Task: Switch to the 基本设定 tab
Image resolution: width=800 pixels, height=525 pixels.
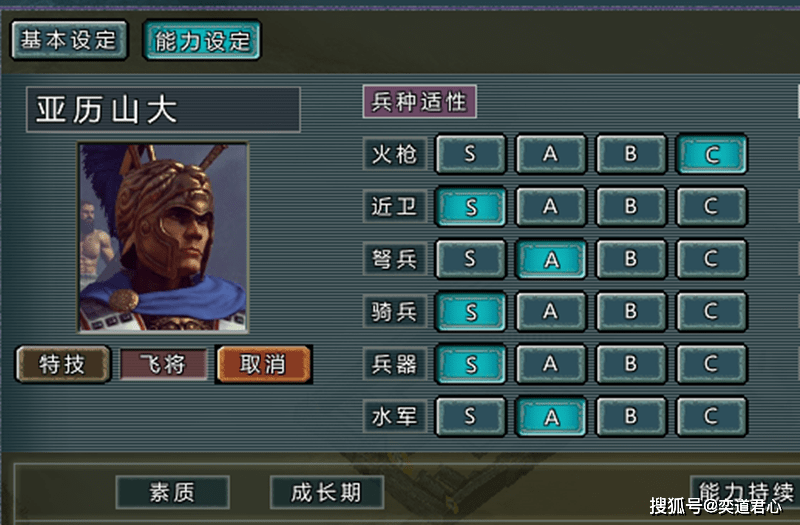Action: pyautogui.click(x=69, y=40)
